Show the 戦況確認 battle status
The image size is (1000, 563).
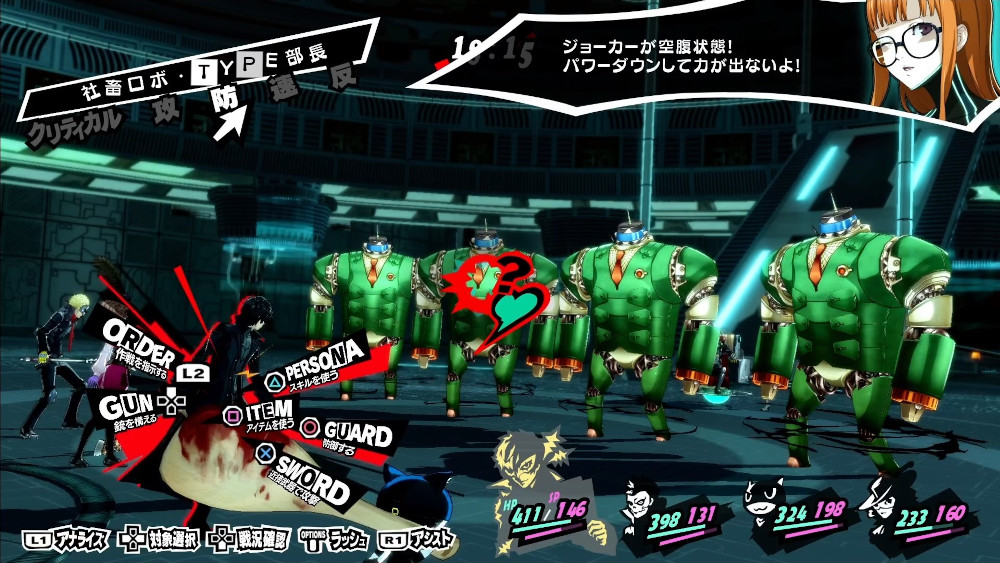(x=250, y=540)
